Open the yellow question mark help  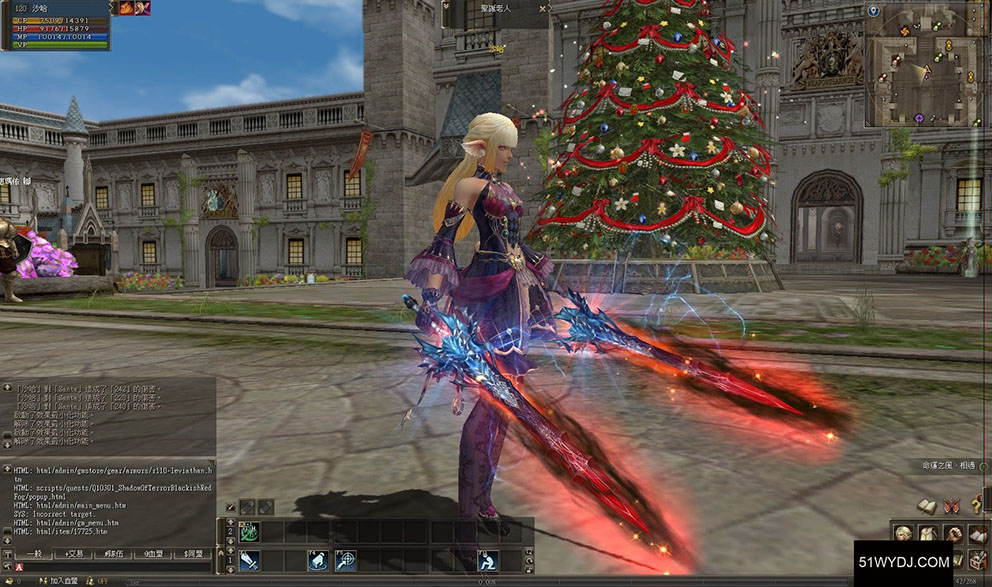977,506
